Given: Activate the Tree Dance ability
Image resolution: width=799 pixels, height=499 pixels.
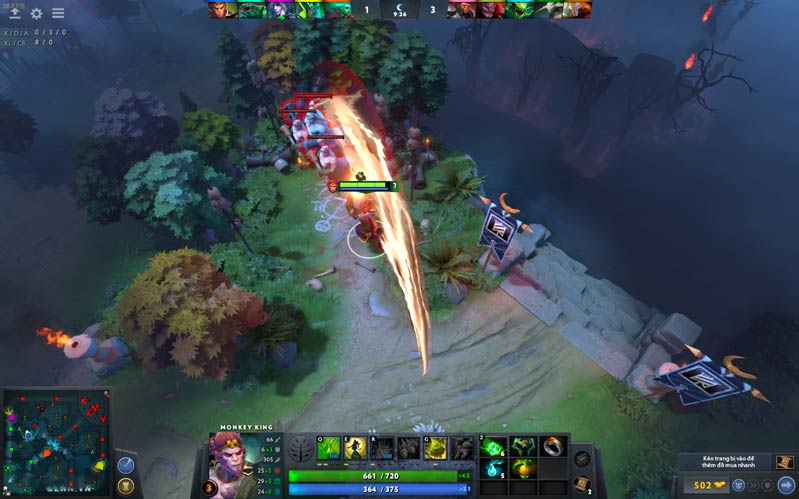Looking at the screenshot, I should pos(355,449).
